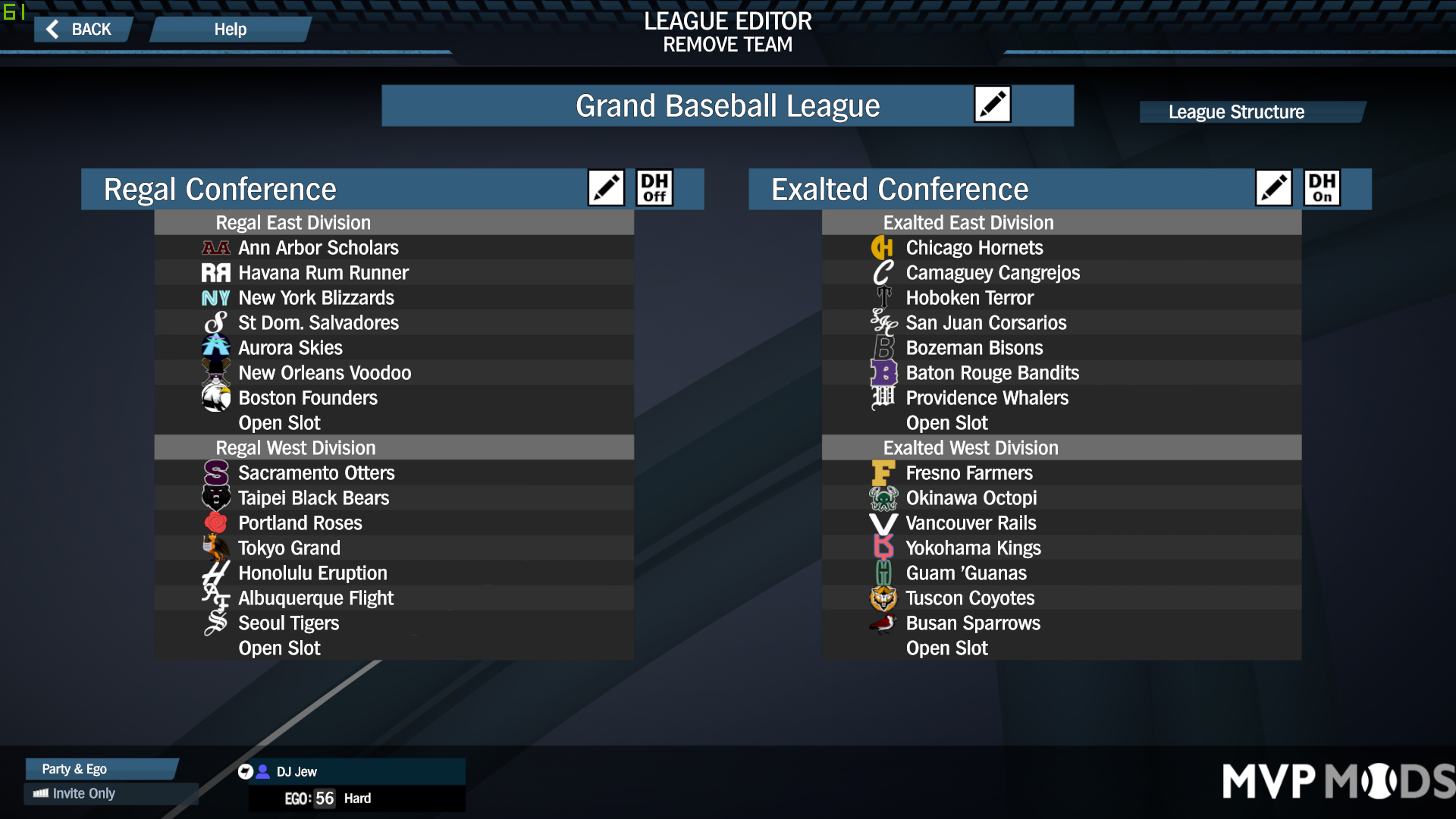
Task: Open the League Structure panel
Action: click(1251, 111)
